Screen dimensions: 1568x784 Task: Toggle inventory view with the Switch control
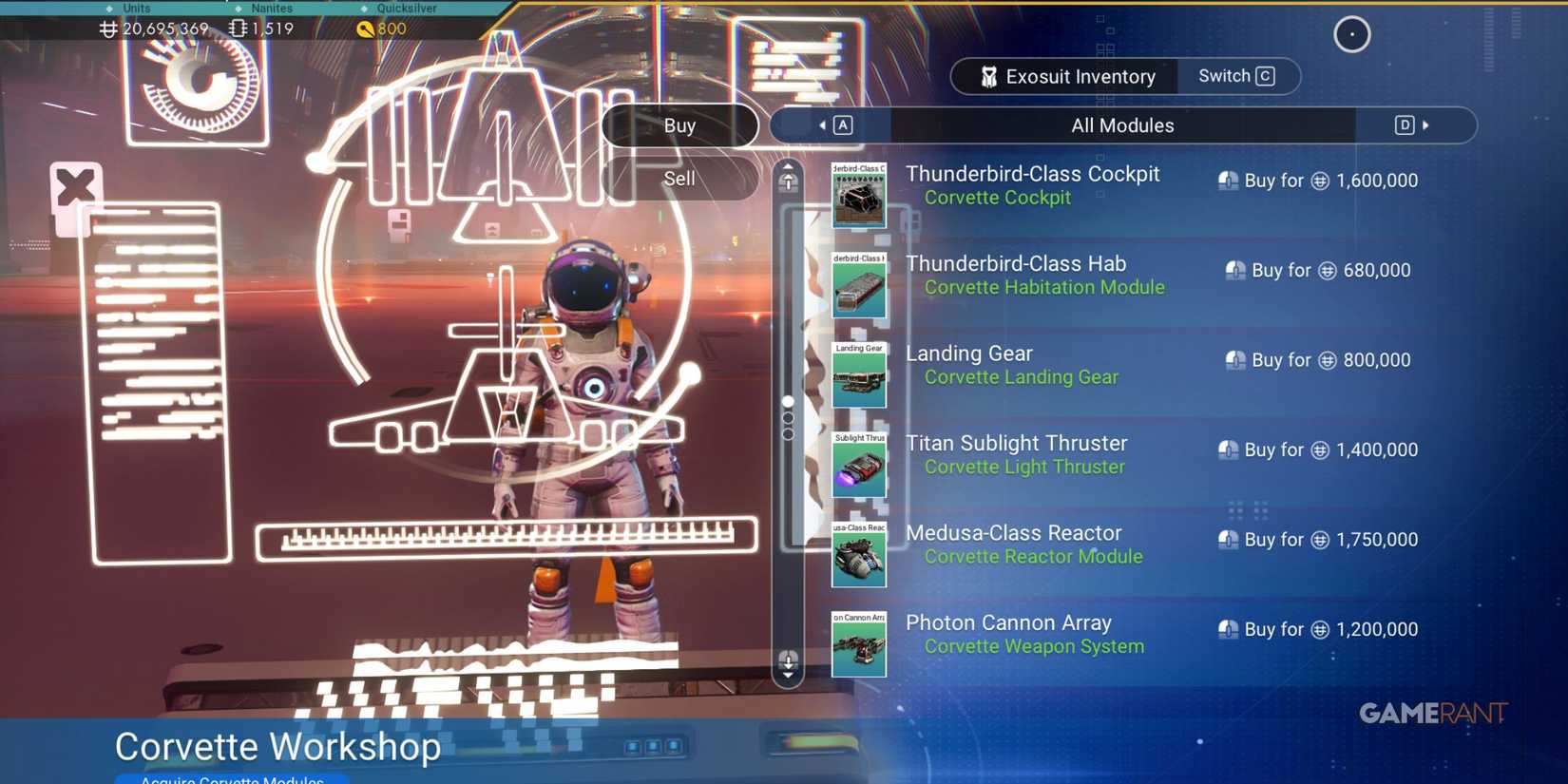click(1234, 76)
